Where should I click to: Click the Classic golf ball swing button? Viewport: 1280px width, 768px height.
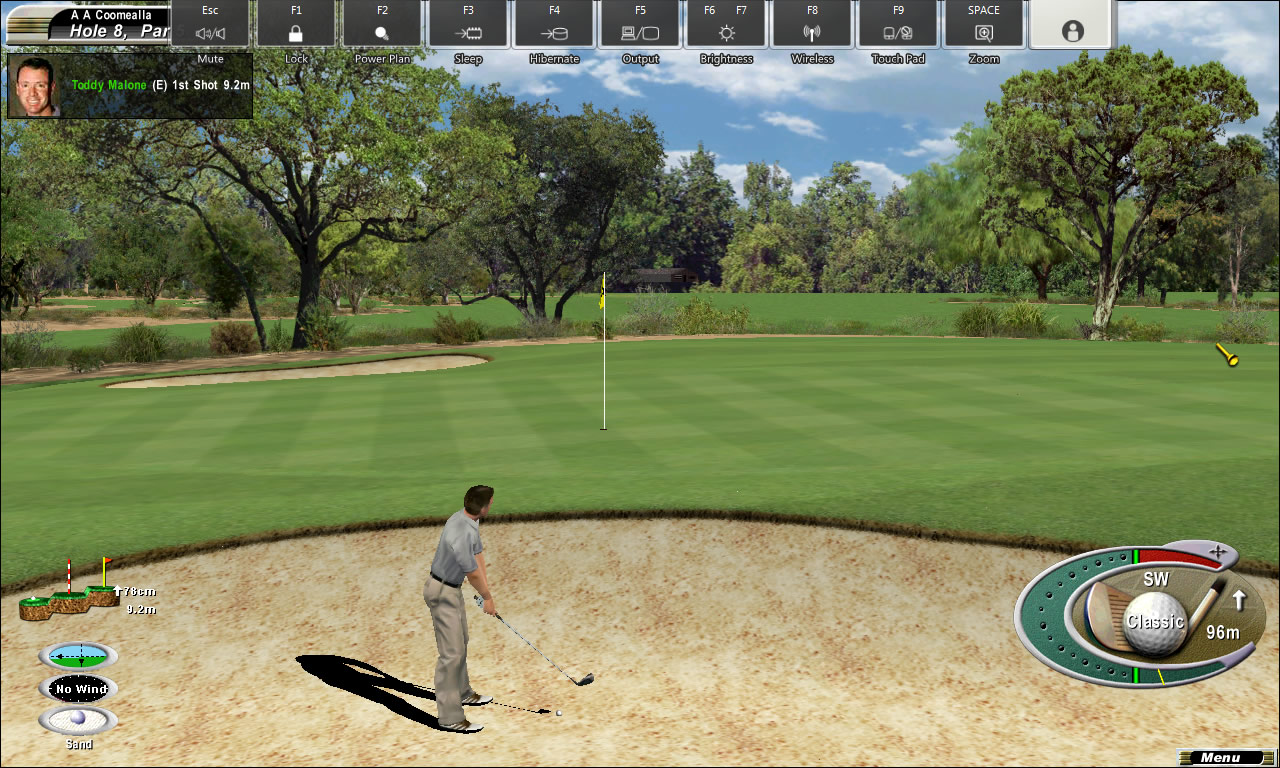(1155, 622)
